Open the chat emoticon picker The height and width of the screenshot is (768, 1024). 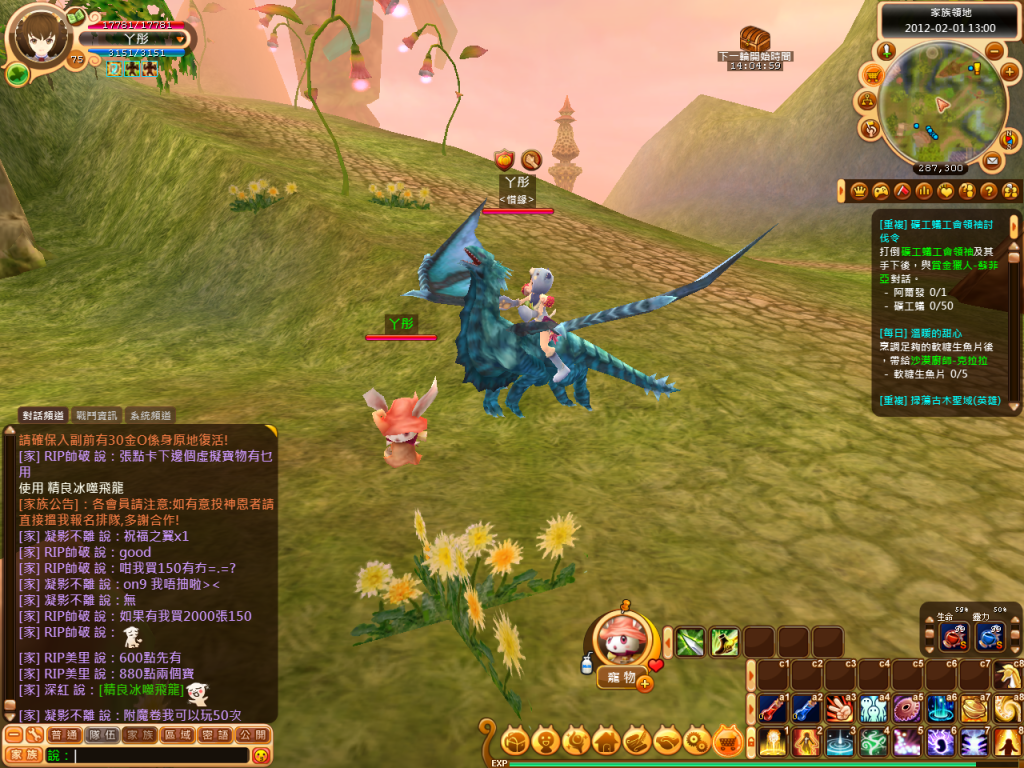point(261,755)
